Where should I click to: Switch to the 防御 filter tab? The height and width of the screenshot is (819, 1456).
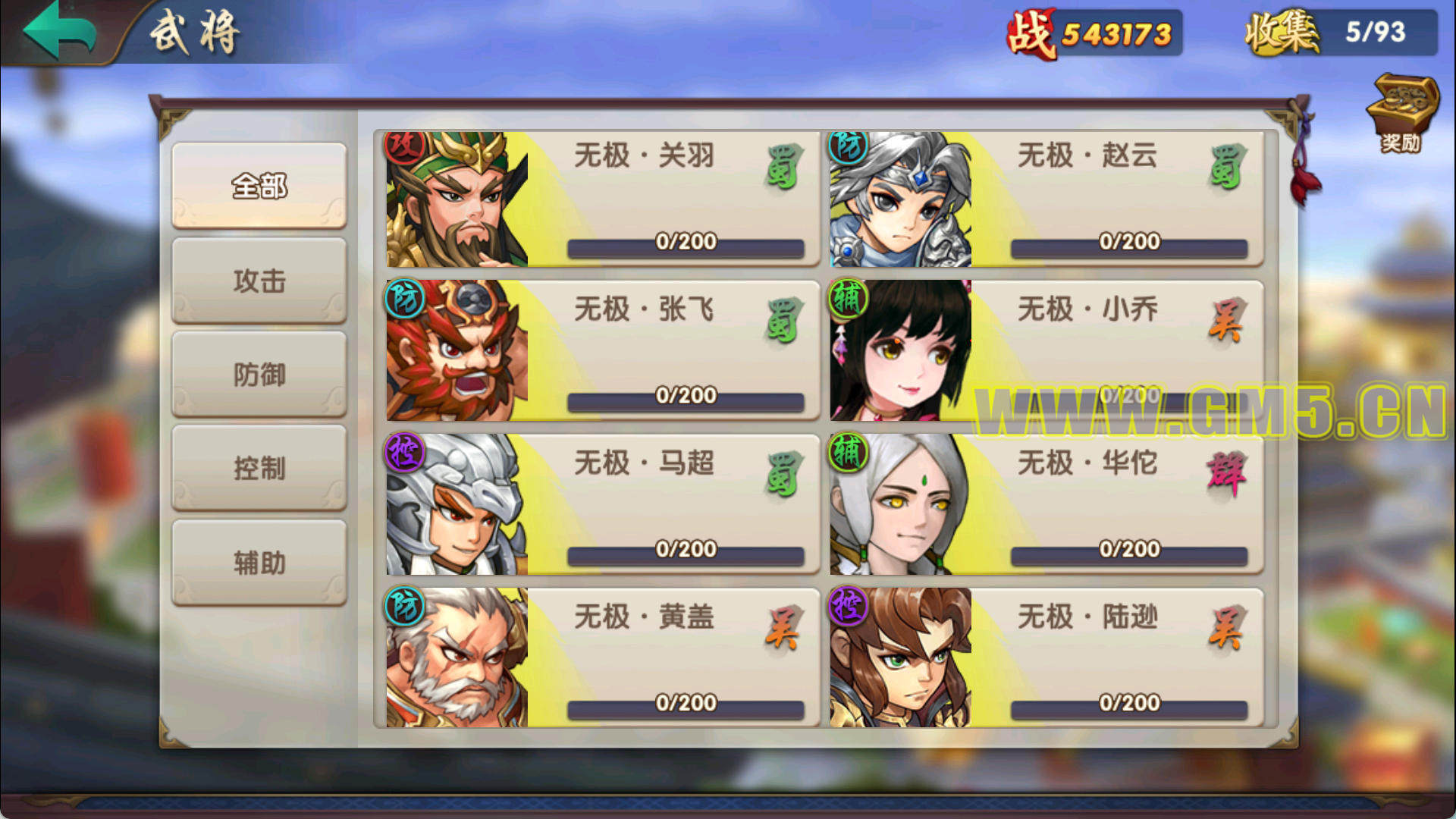[x=259, y=375]
